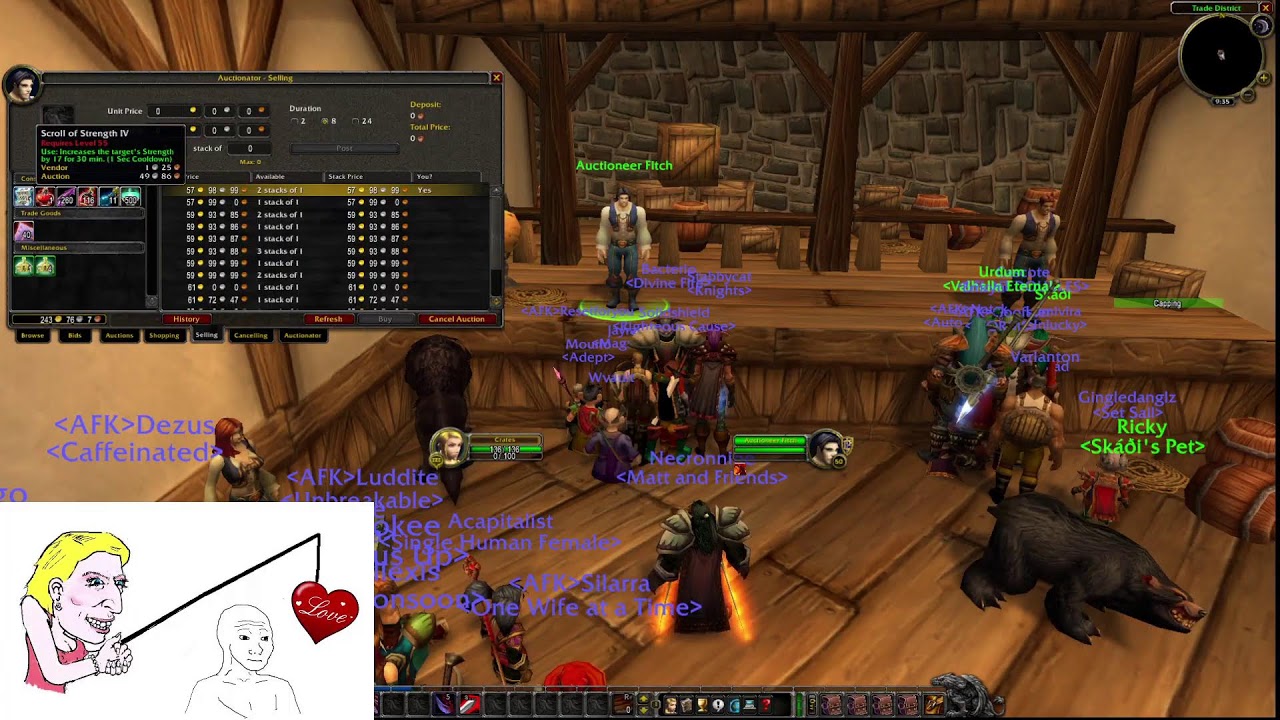Switch to the Cancelling tab
Screen dimensions: 1280x720
point(250,336)
